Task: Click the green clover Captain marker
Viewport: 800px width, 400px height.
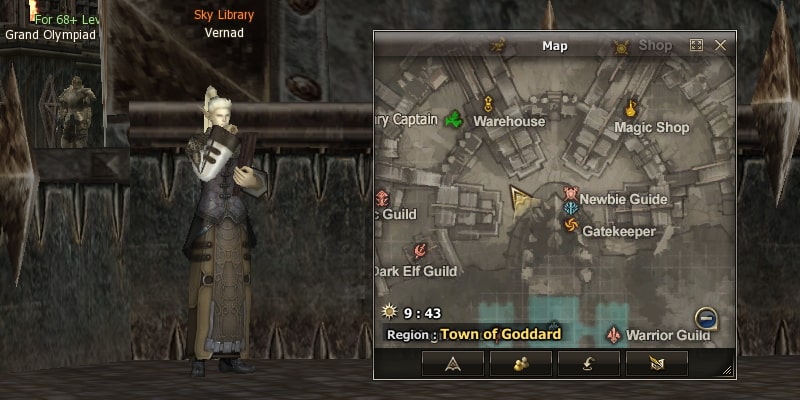Action: (454, 120)
